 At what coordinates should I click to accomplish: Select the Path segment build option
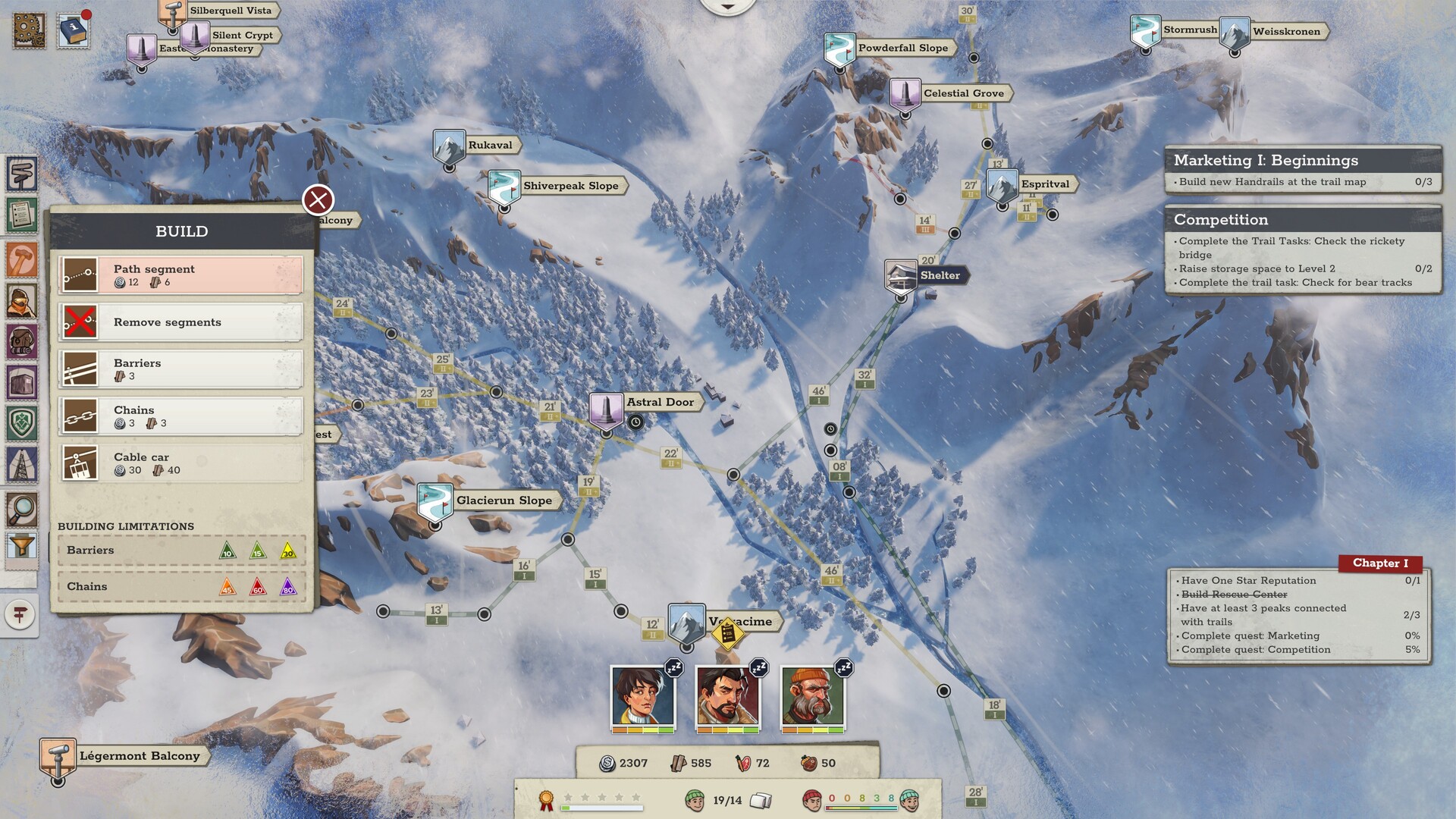point(180,275)
